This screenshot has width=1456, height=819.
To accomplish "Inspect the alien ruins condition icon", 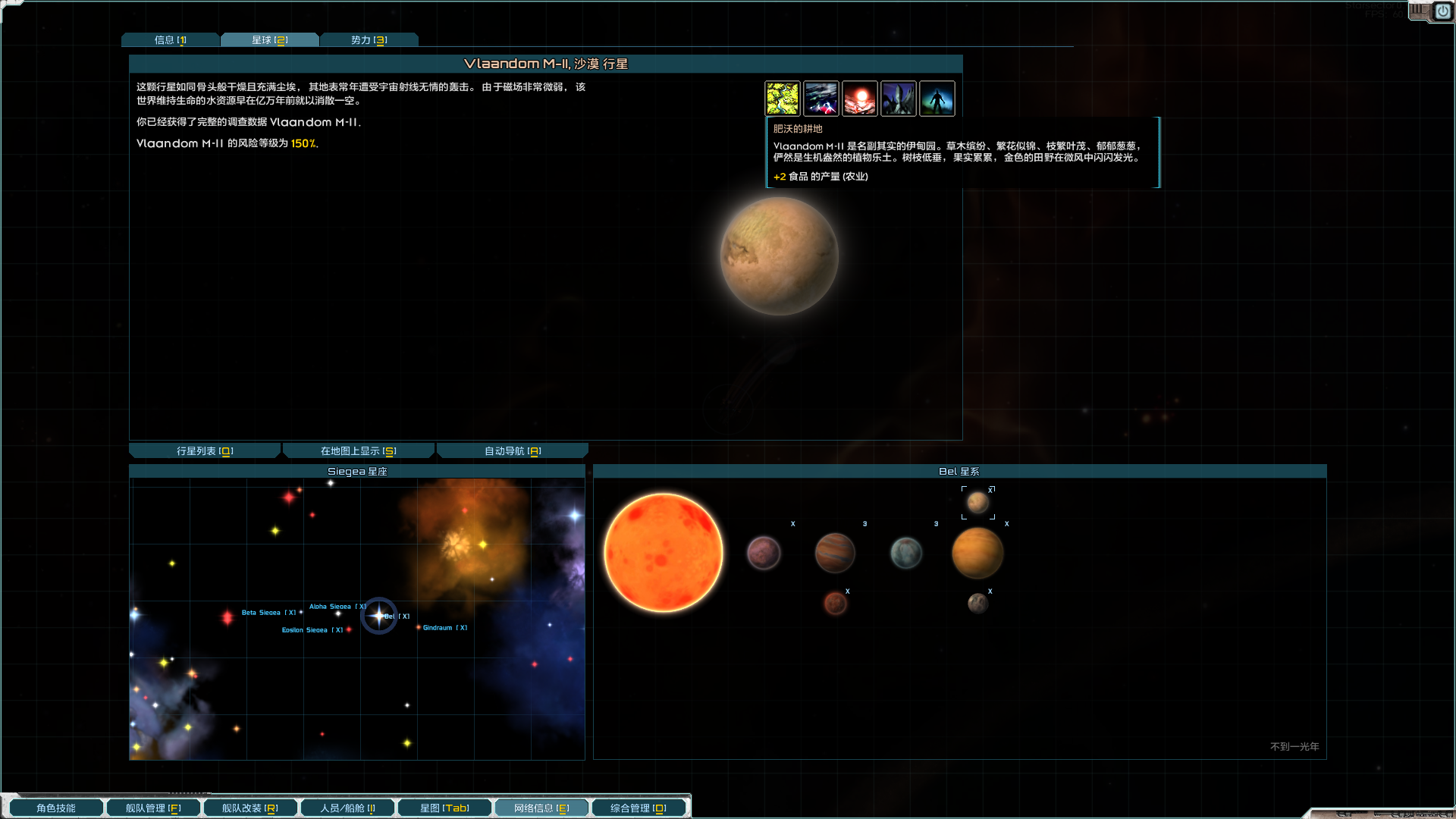I will 899,98.
